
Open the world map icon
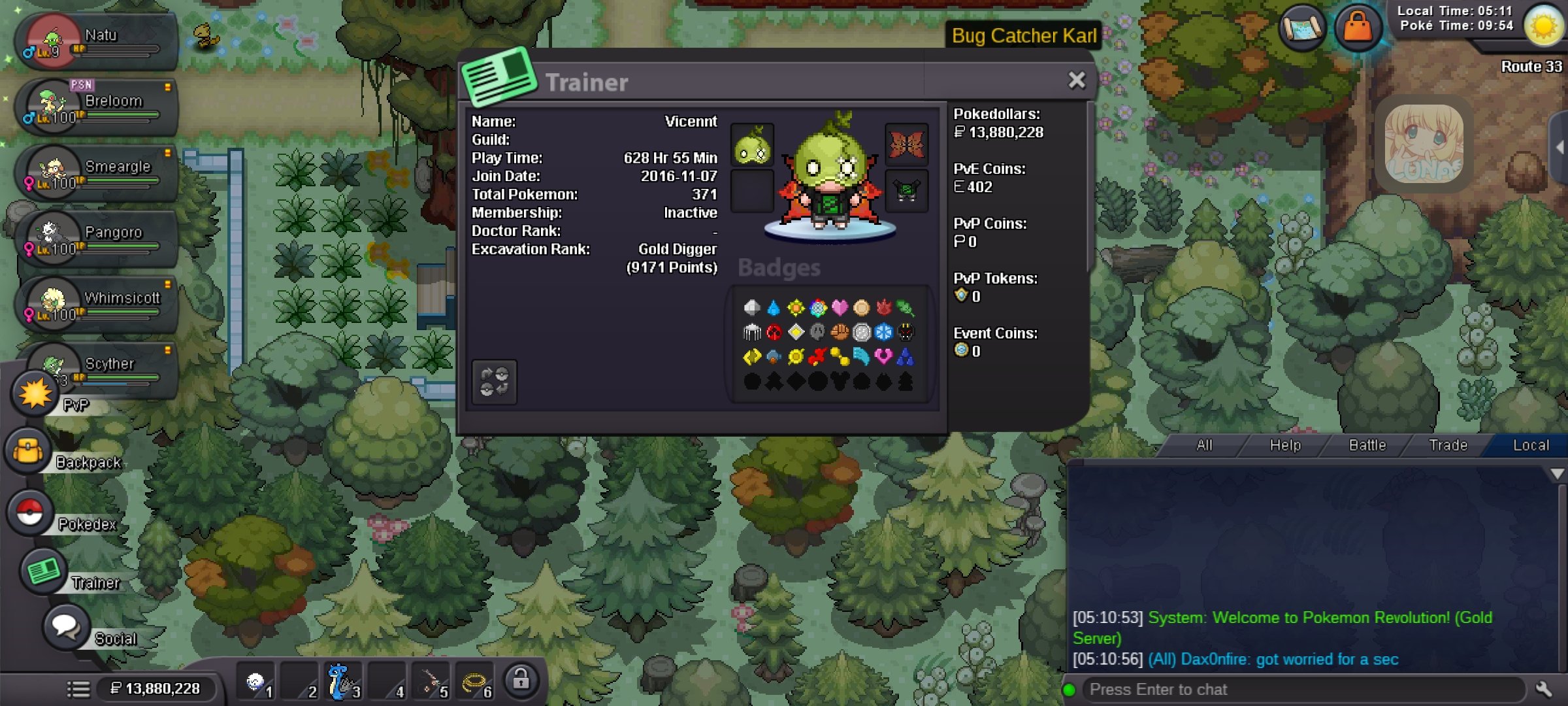[x=1301, y=27]
